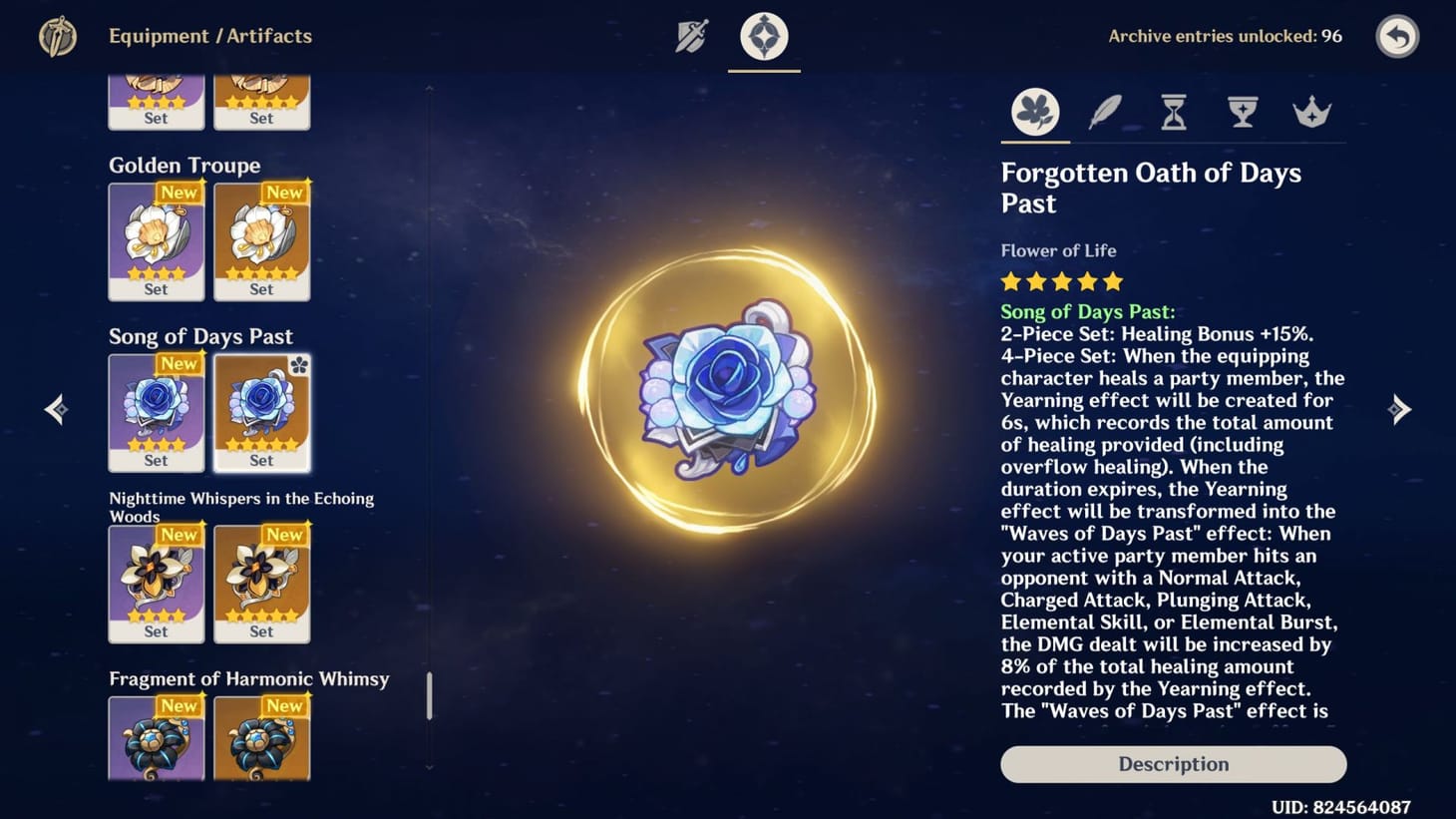Open the Sands of Eon hourglass icon

[1173, 112]
